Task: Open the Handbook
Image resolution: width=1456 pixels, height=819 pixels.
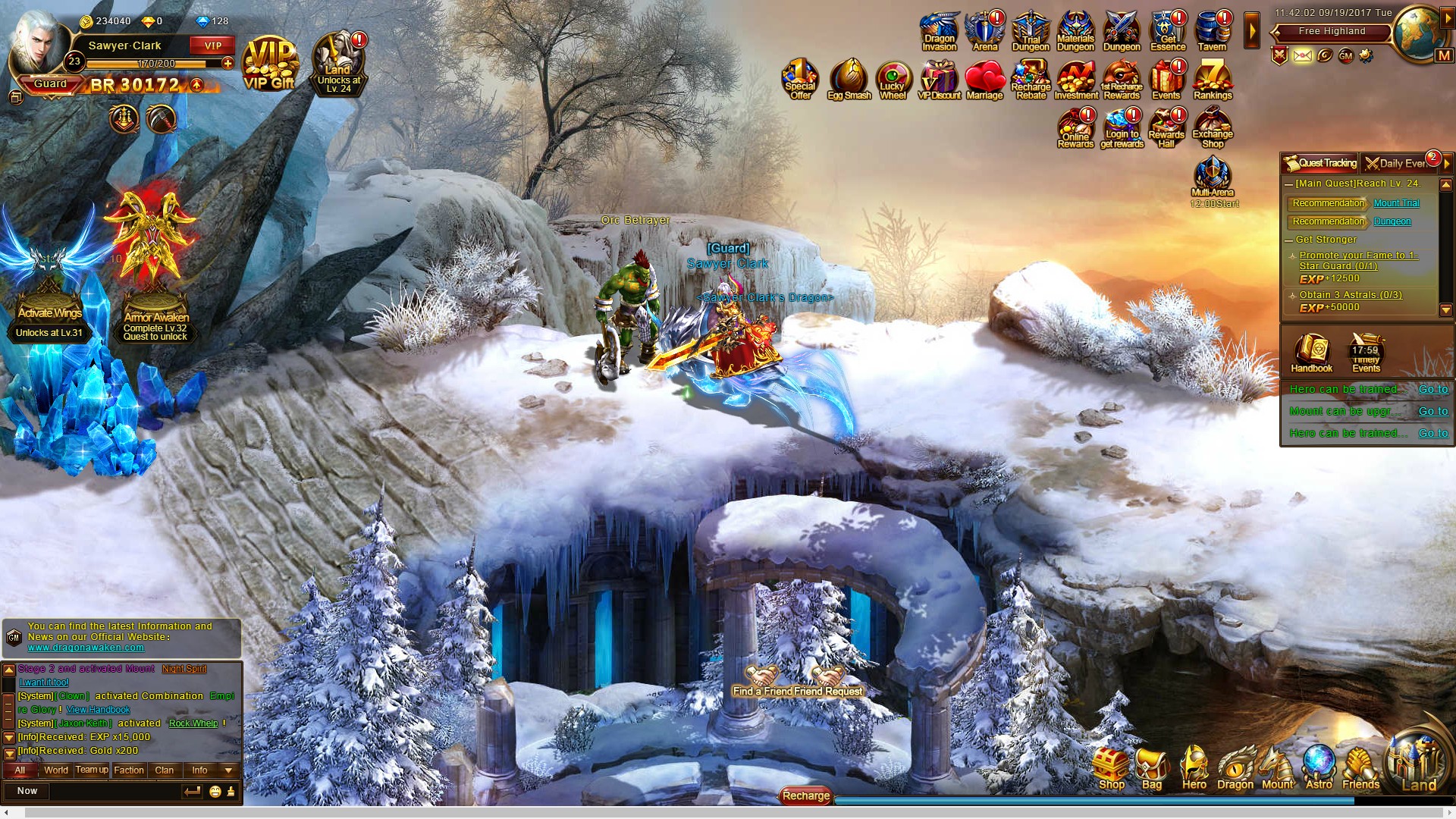Action: 1311,354
